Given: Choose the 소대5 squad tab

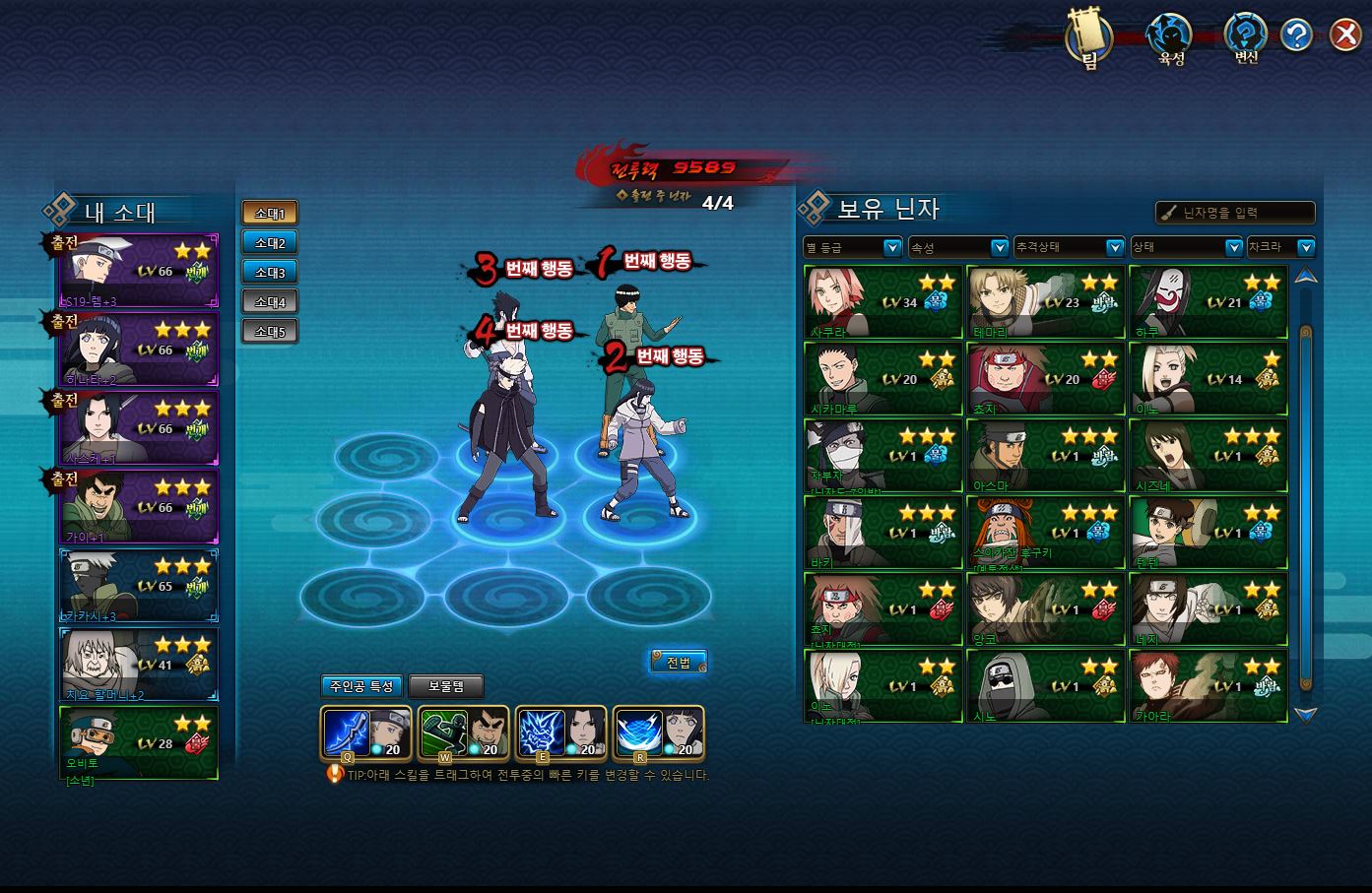Looking at the screenshot, I should 270,332.
